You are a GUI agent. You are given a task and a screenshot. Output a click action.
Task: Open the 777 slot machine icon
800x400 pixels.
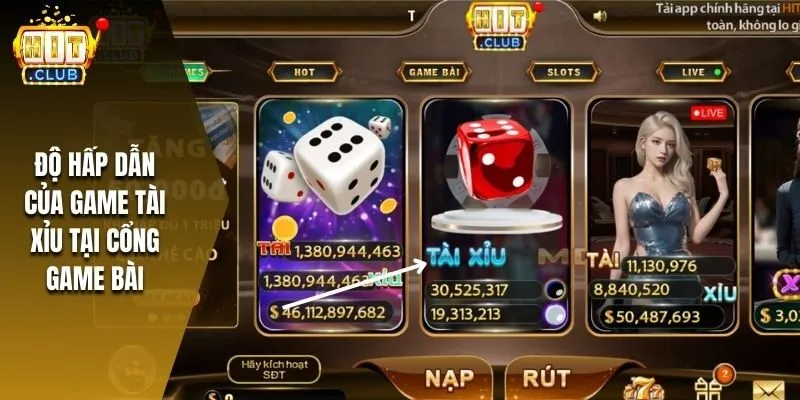(640, 388)
